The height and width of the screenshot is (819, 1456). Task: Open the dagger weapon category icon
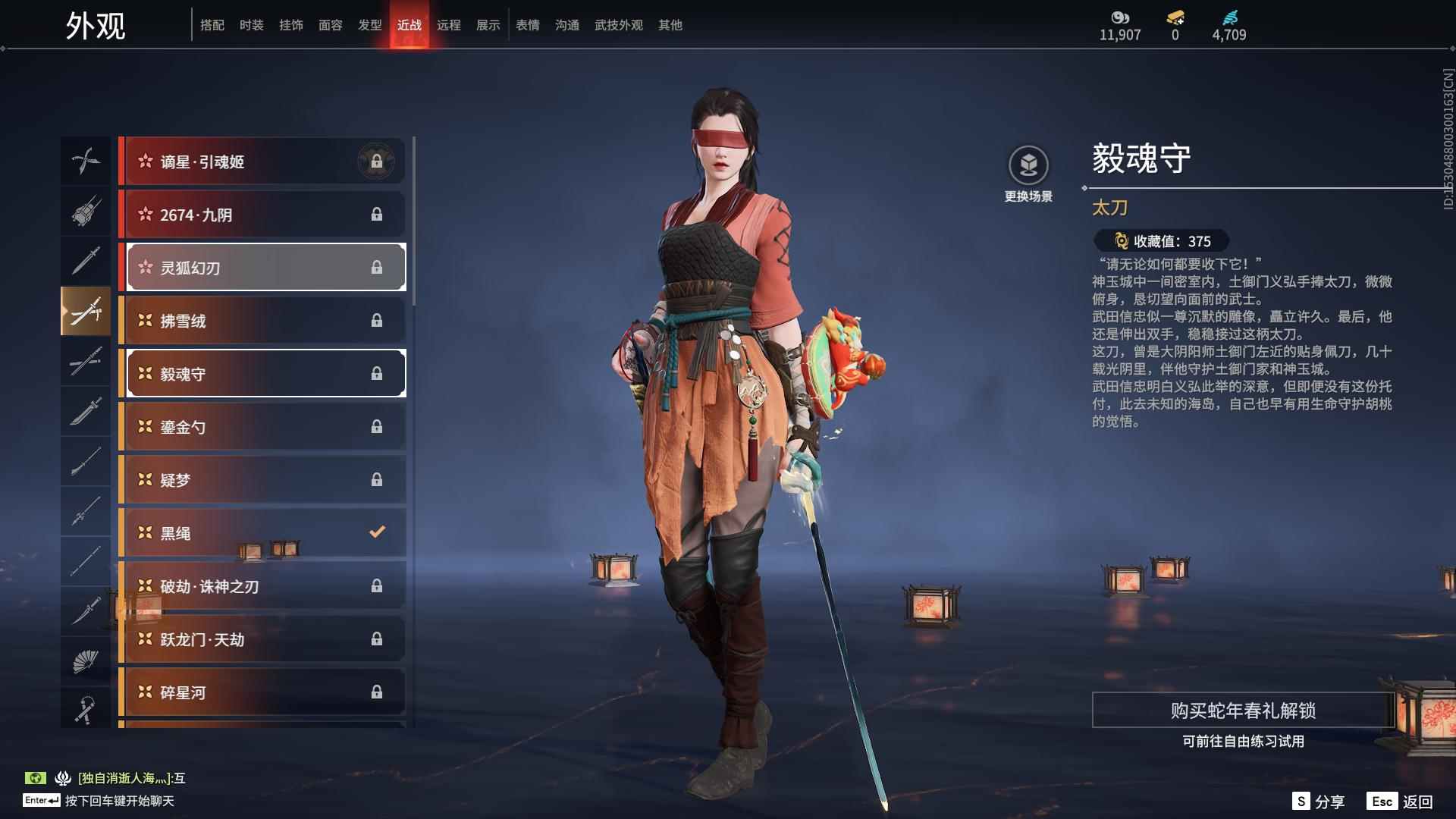(x=86, y=611)
